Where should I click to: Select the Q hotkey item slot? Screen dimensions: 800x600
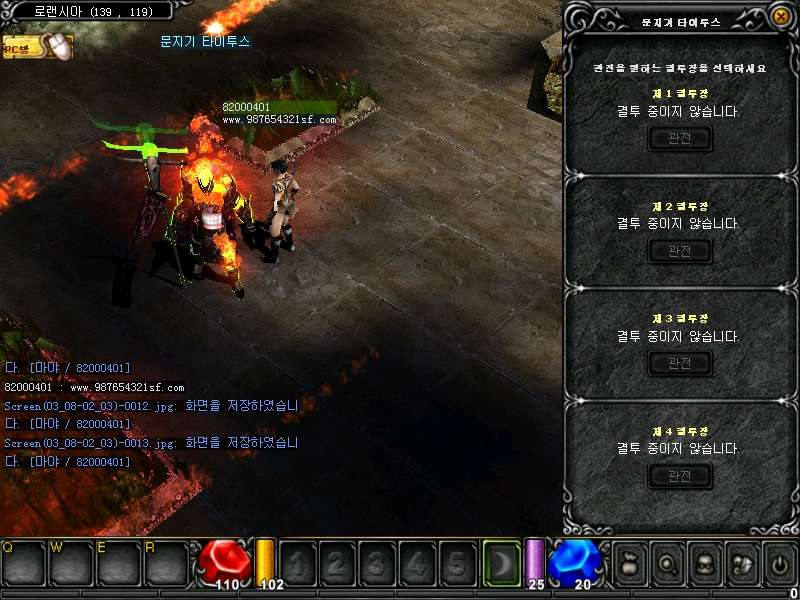click(x=22, y=564)
